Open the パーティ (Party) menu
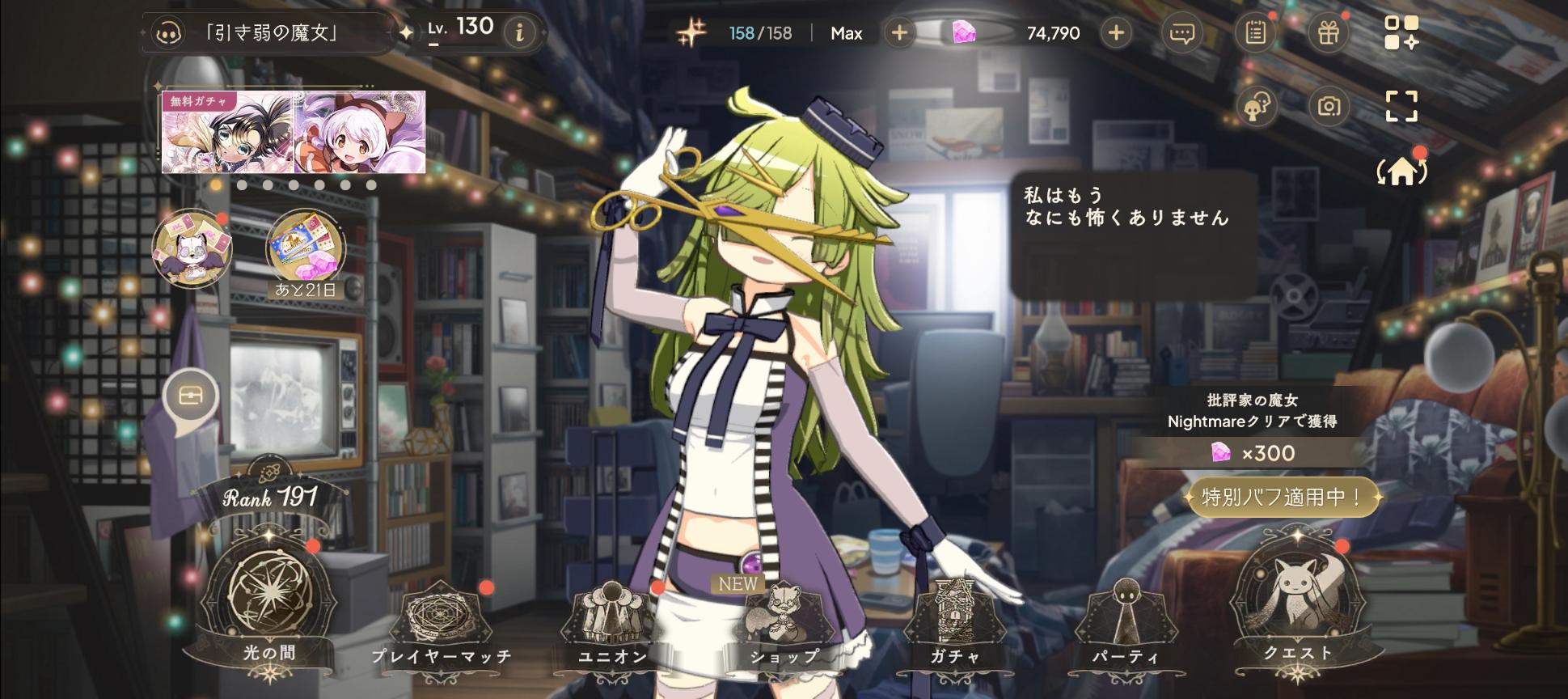 [1125, 623]
